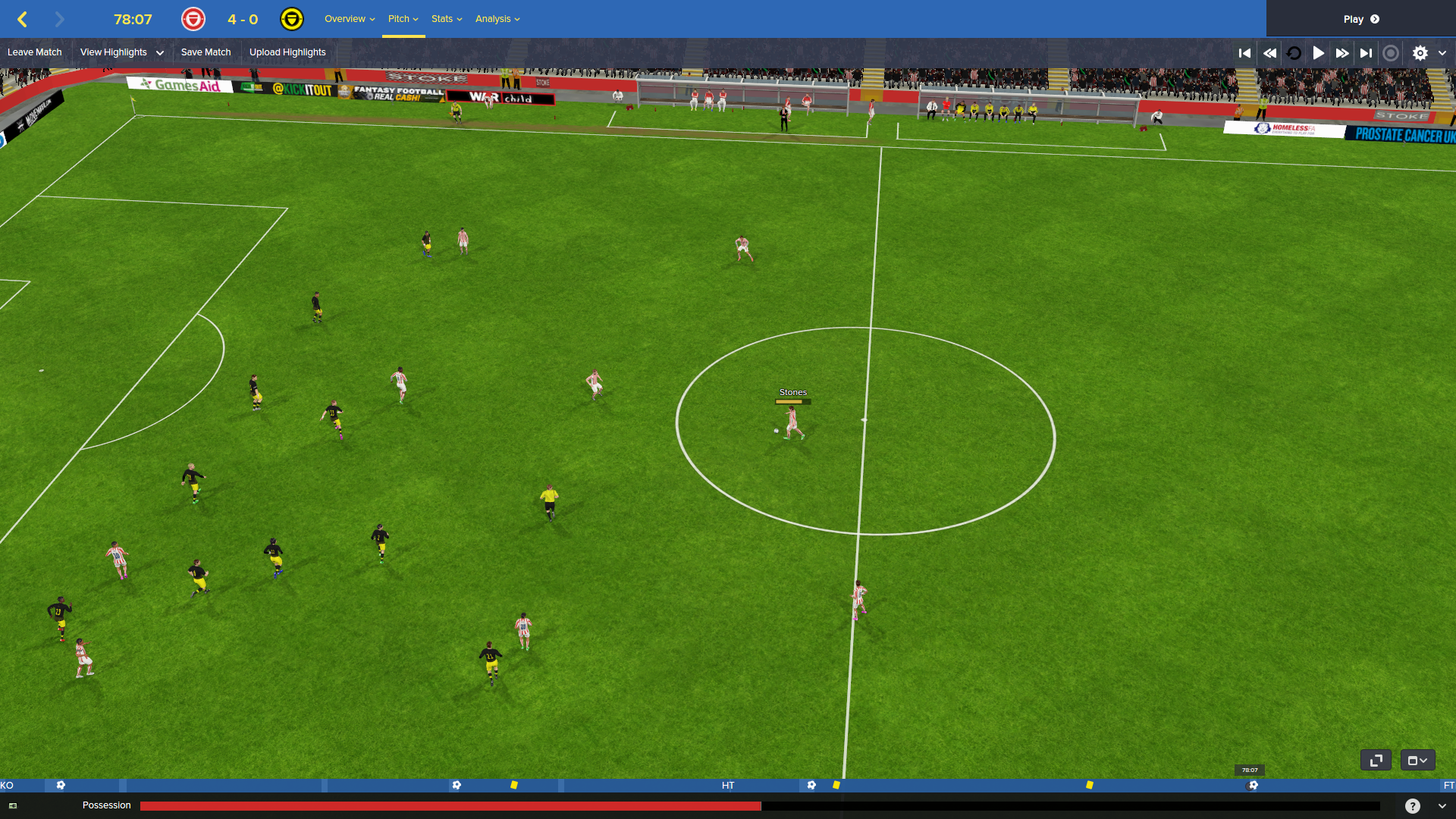Go back with the left arrow
The height and width of the screenshot is (819, 1456).
click(23, 19)
